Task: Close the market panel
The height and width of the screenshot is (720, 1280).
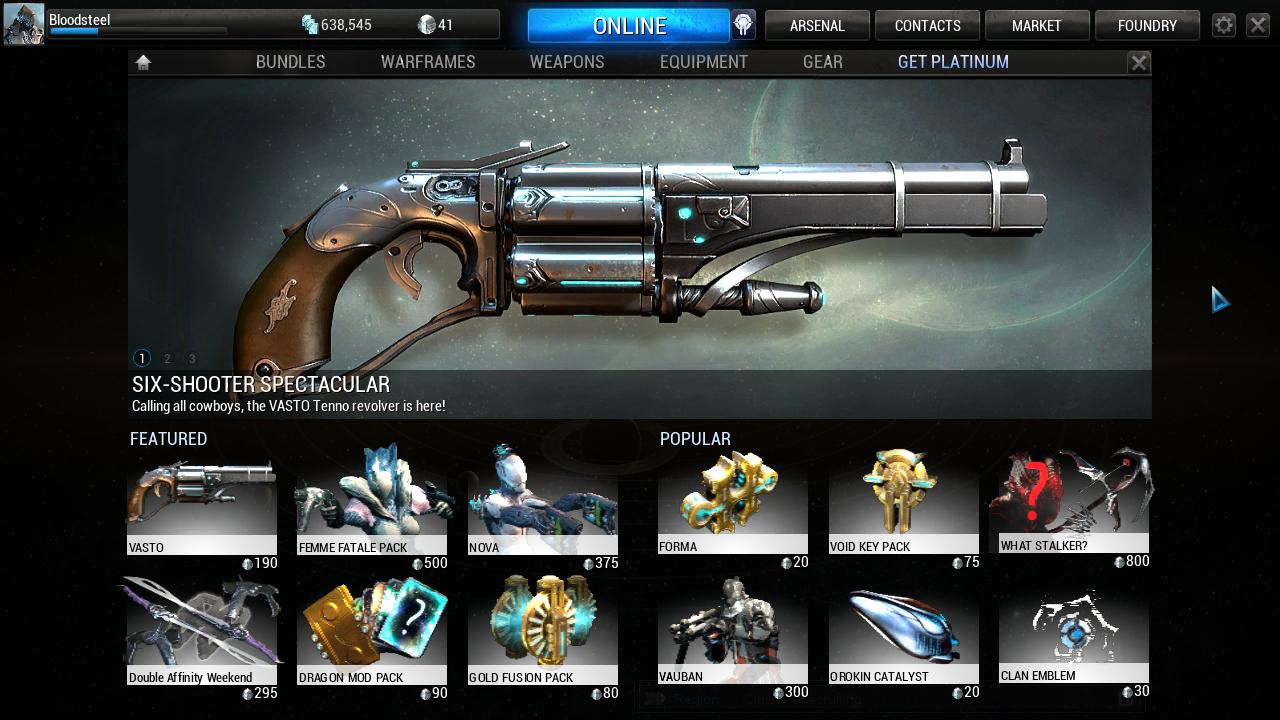Action: pos(1139,63)
